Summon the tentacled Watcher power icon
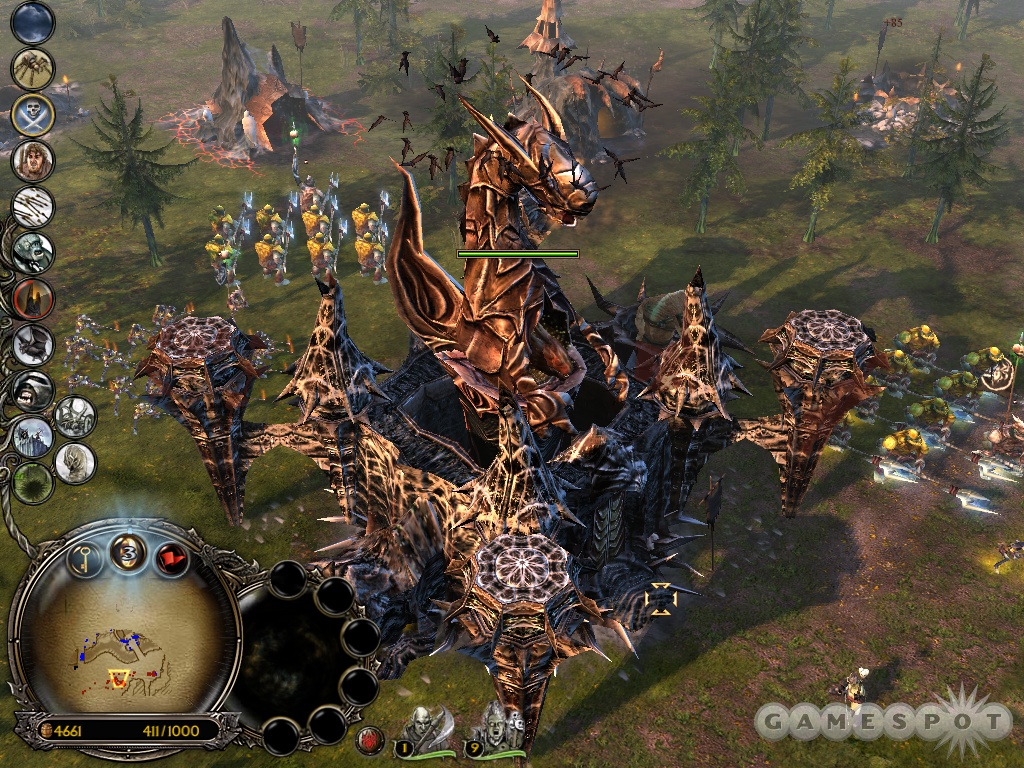 (x=76, y=417)
